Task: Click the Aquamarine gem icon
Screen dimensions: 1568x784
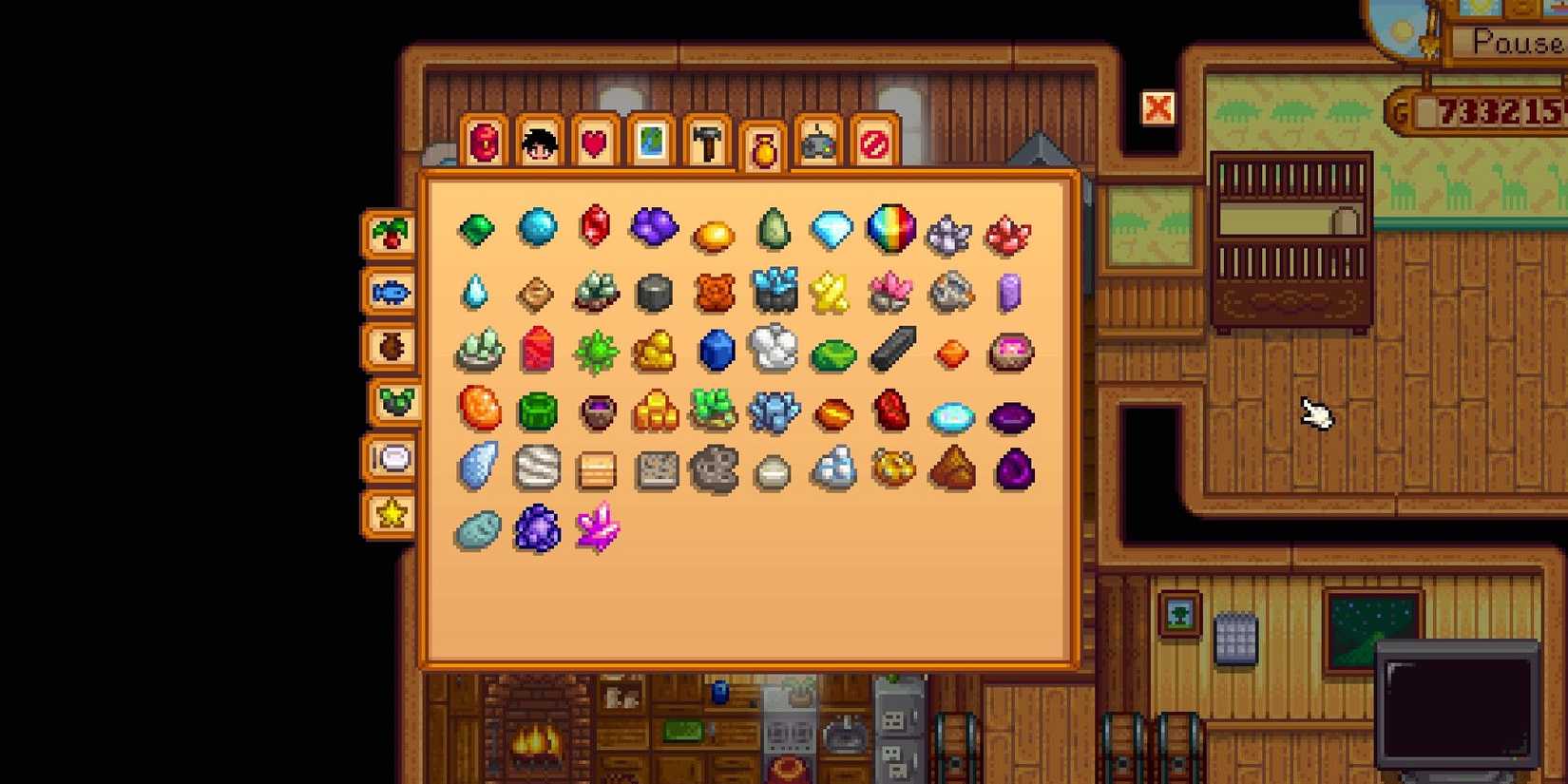Action: click(535, 228)
